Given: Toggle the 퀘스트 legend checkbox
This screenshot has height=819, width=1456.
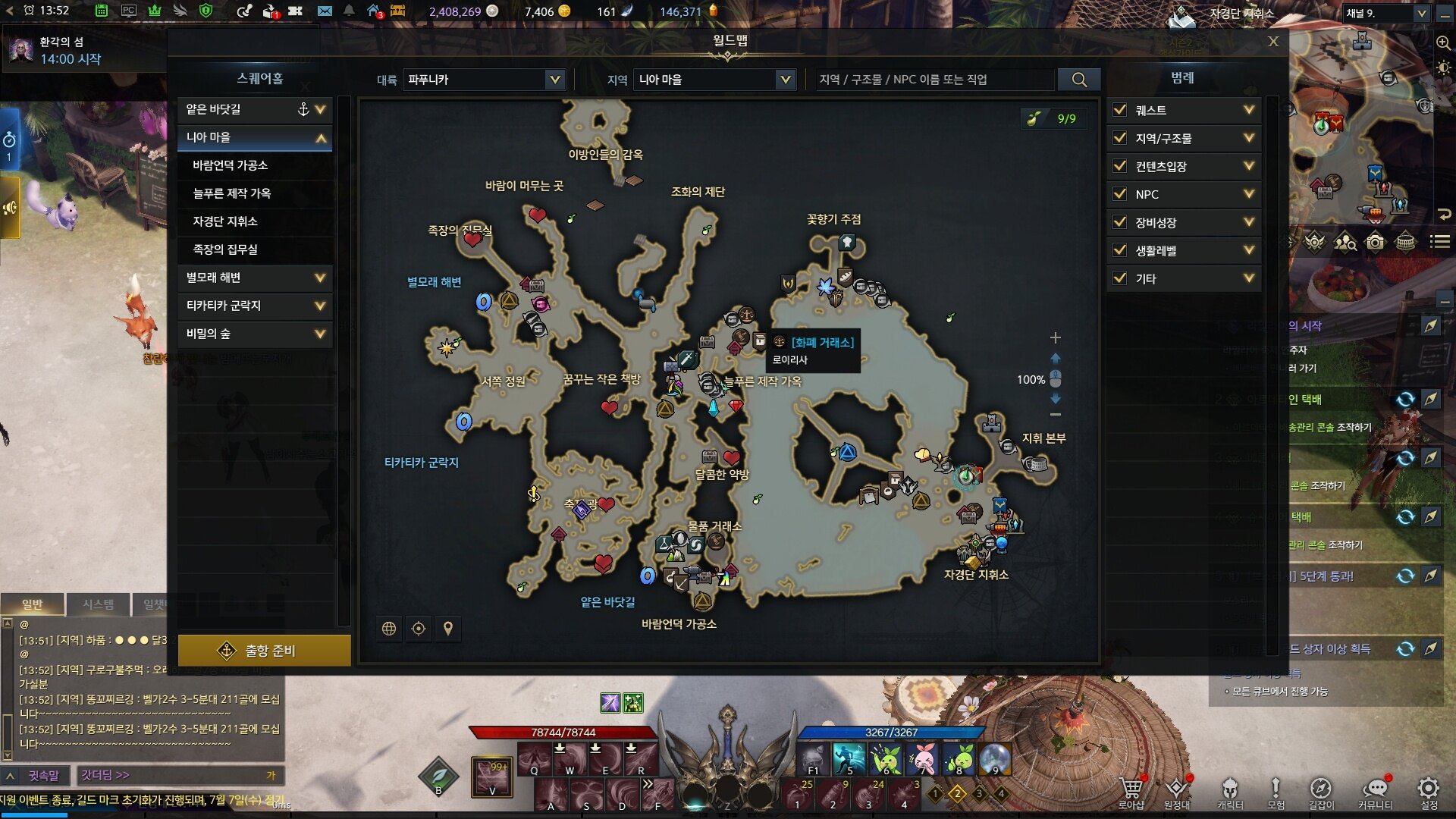Looking at the screenshot, I should 1119,110.
